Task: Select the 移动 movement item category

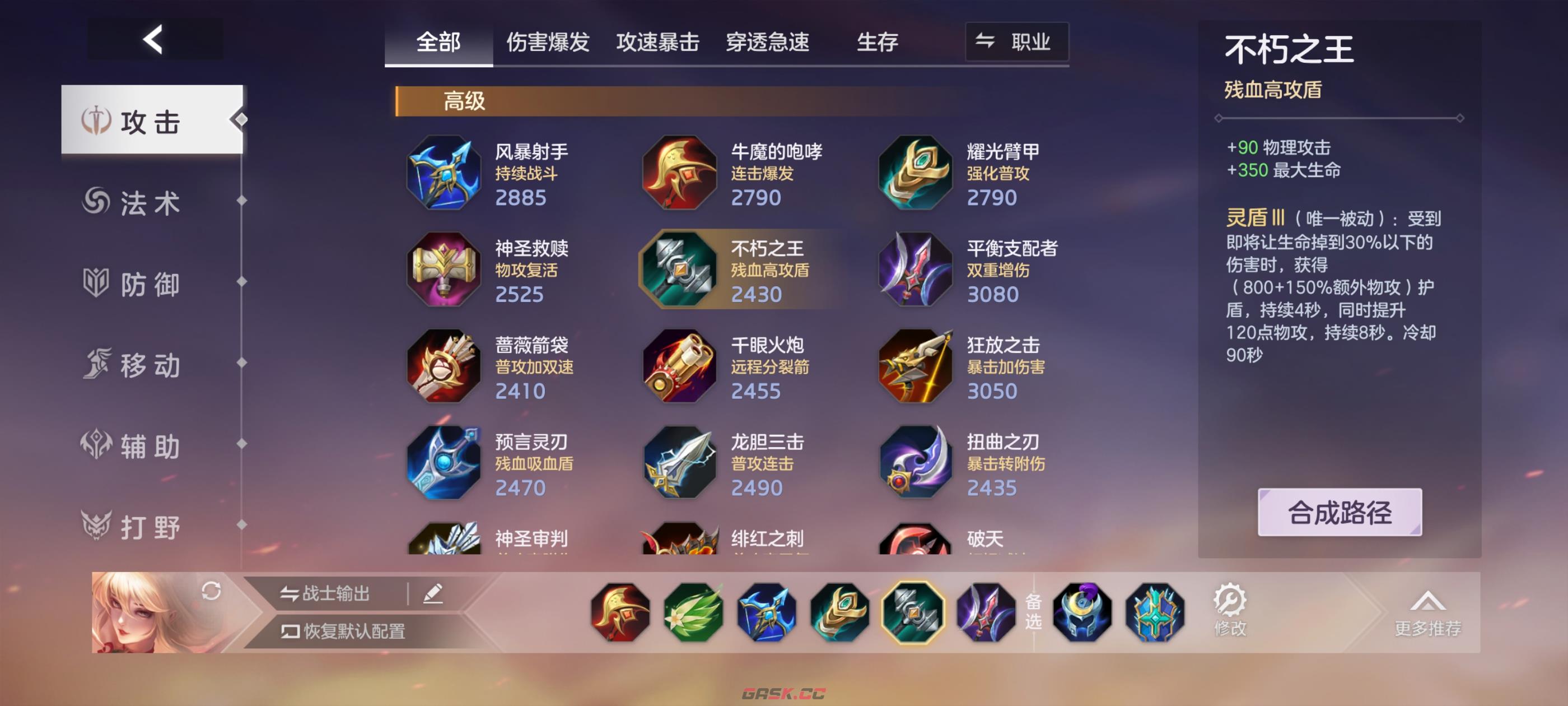Action: coord(151,365)
